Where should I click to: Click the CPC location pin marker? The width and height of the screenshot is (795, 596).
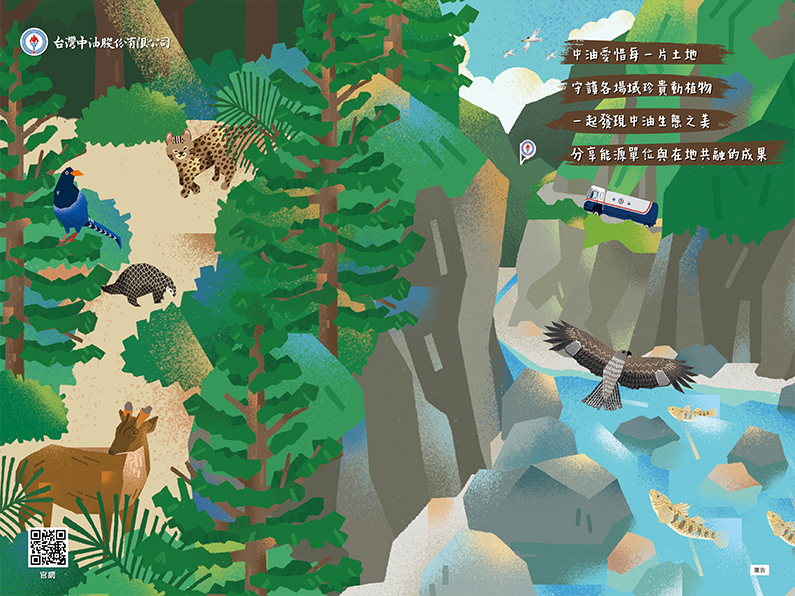tap(526, 151)
